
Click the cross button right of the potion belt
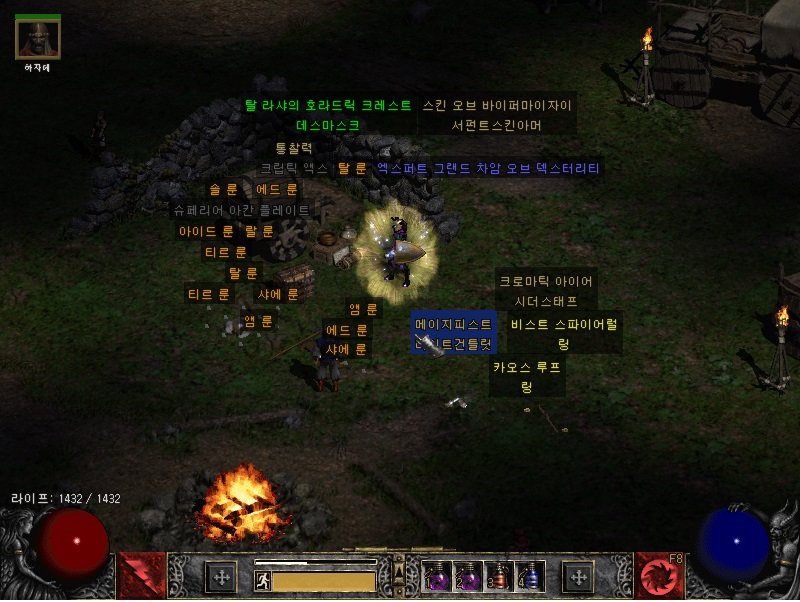pos(578,576)
